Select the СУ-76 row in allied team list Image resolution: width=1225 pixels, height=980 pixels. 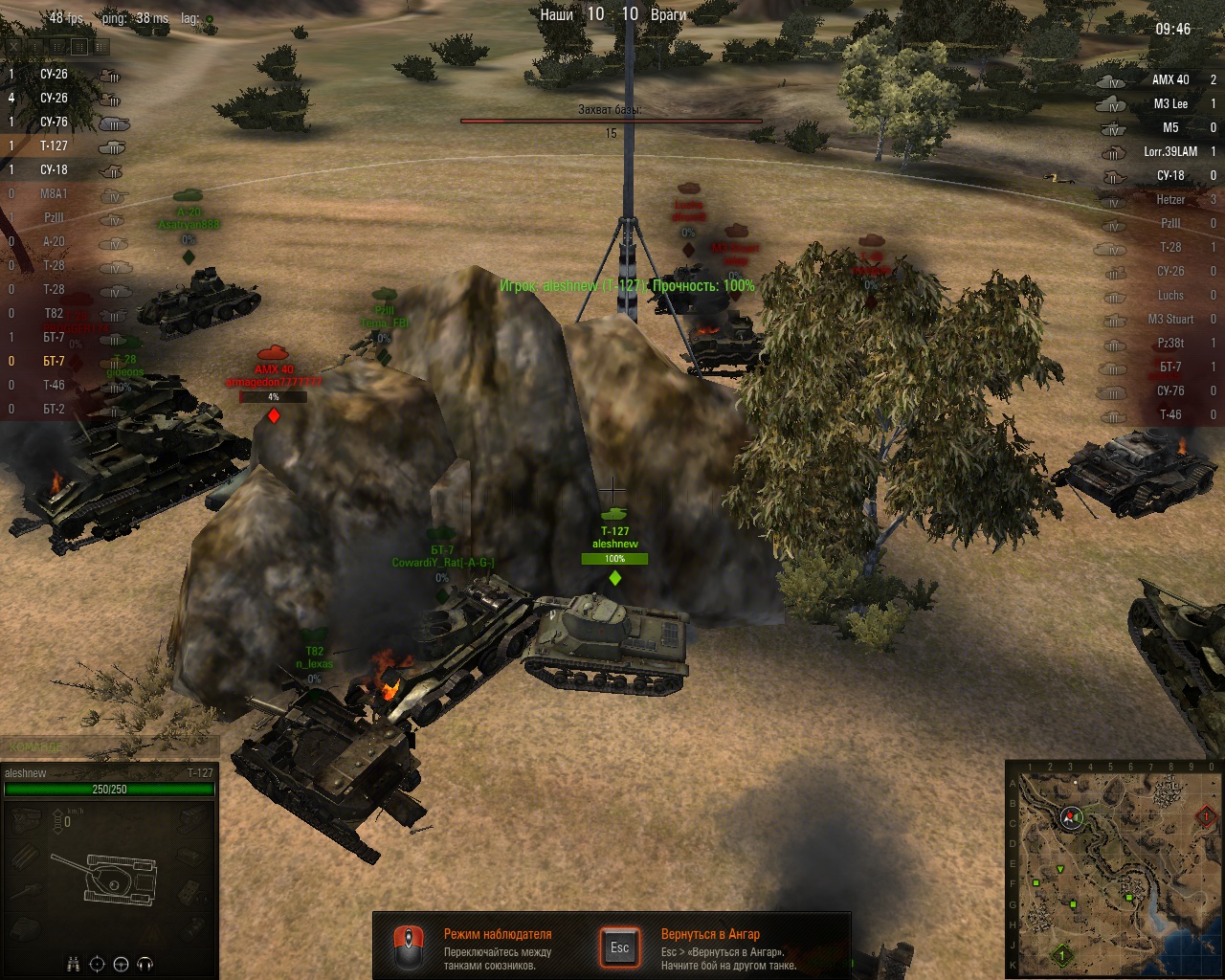(57, 122)
